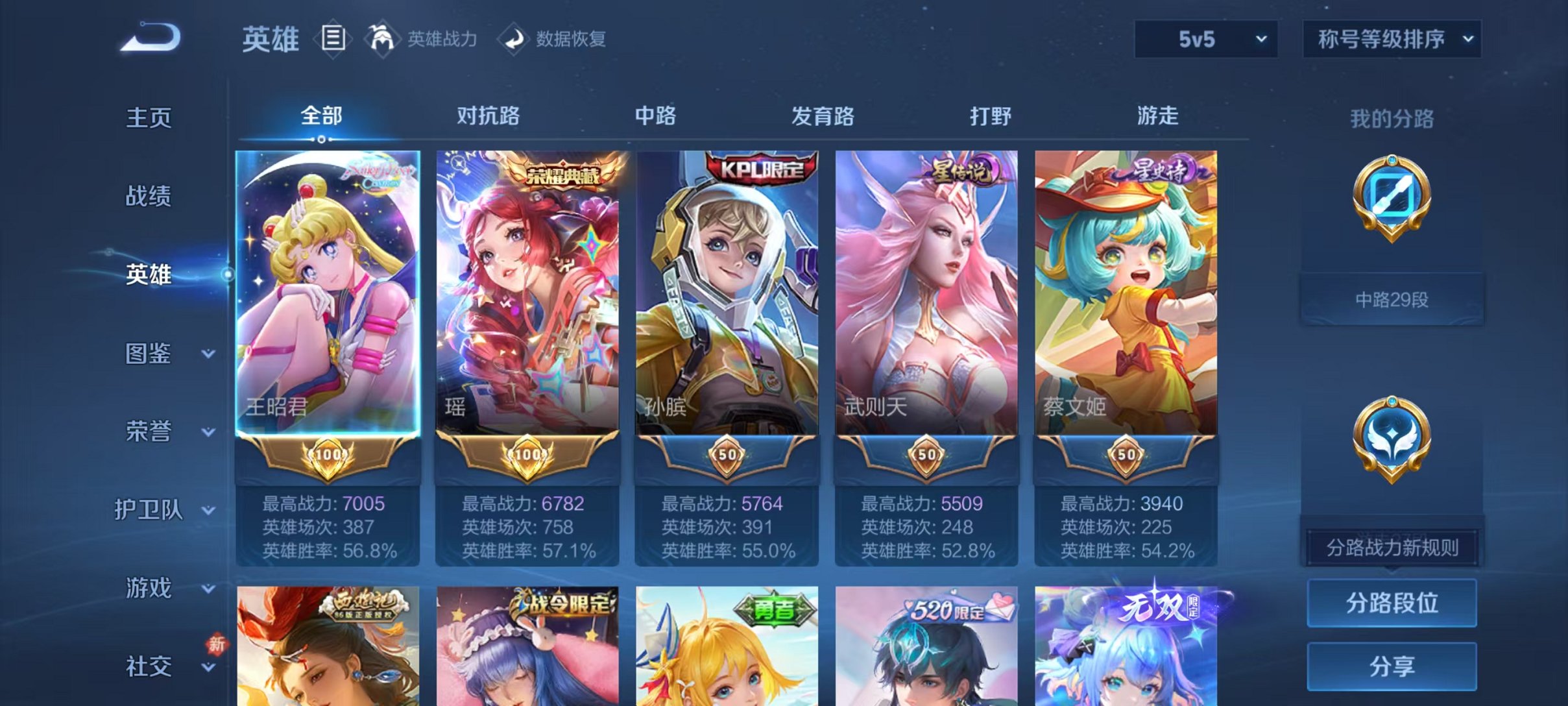1568x706 pixels.
Task: Open the hero record list icon beside 英雄
Action: 332,39
